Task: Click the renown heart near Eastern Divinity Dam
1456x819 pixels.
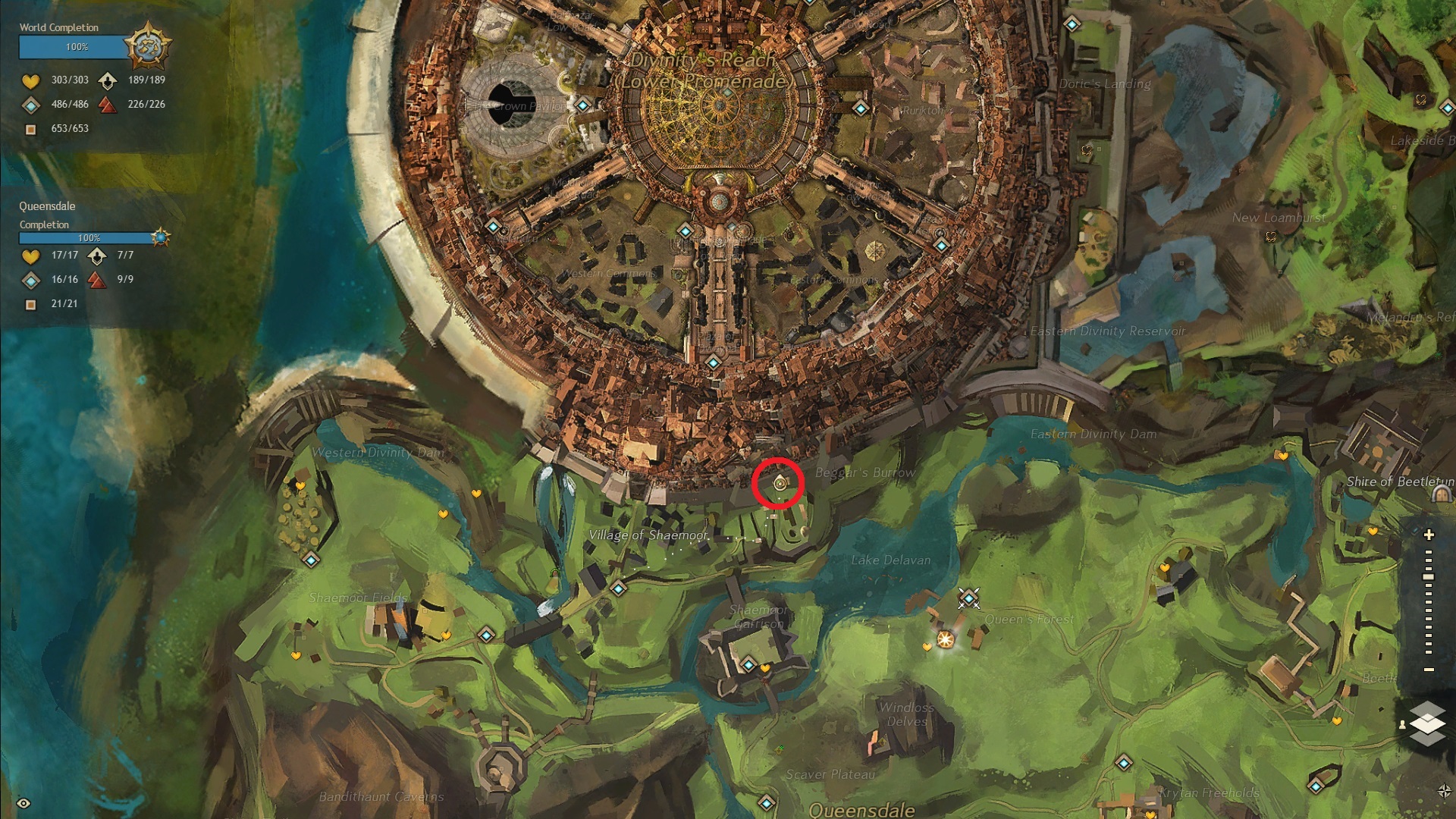Action: [x=1281, y=456]
